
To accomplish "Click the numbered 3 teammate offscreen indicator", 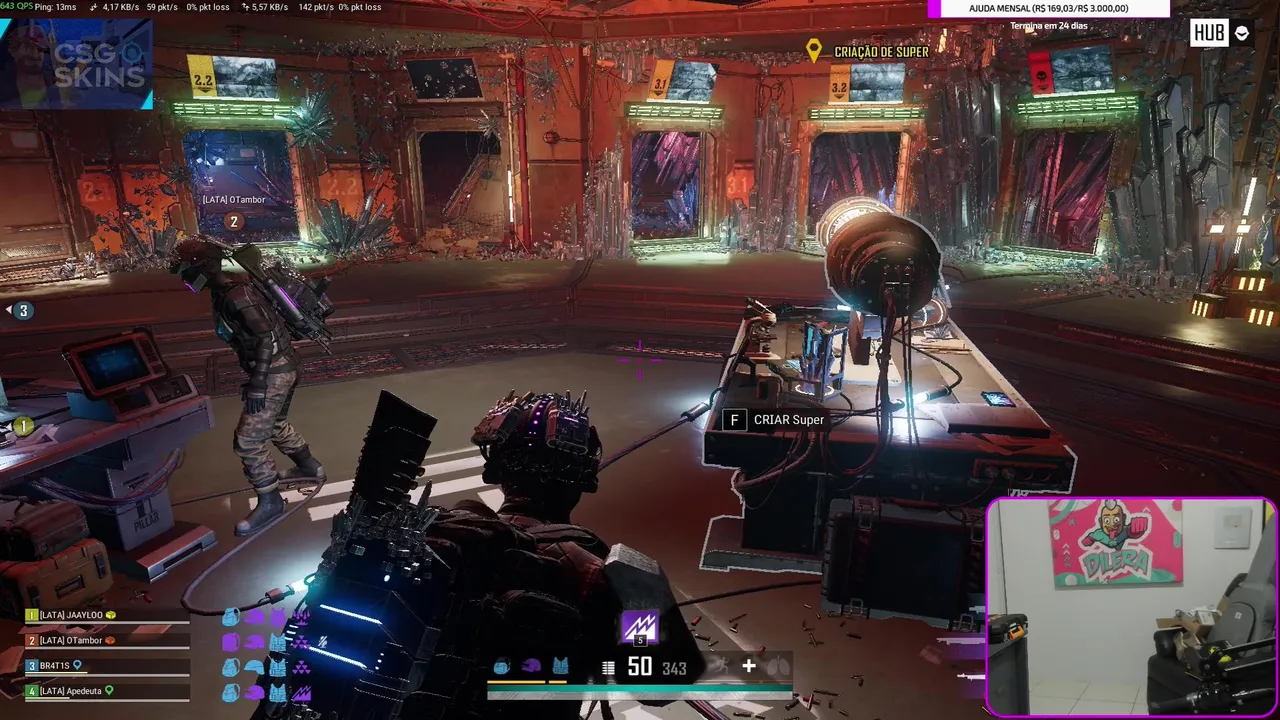I will 22,310.
